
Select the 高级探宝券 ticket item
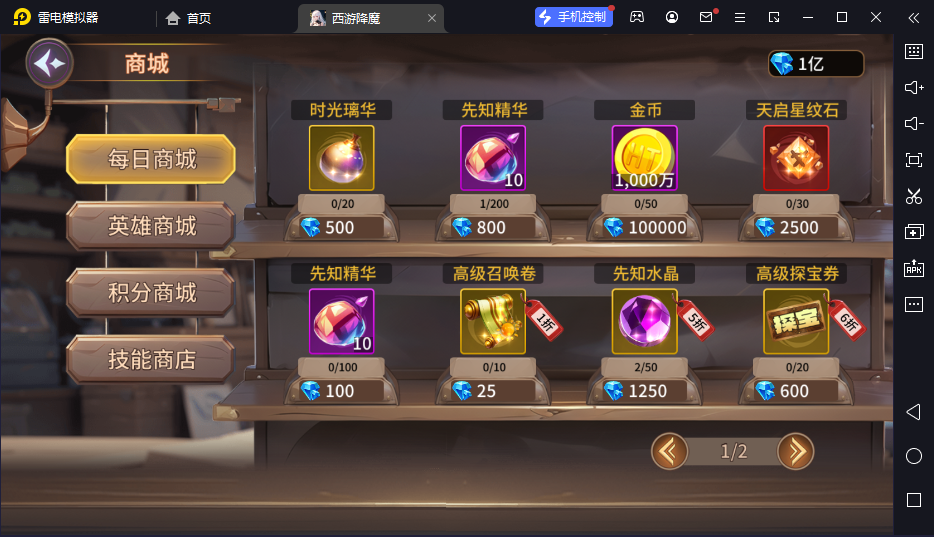pos(796,322)
